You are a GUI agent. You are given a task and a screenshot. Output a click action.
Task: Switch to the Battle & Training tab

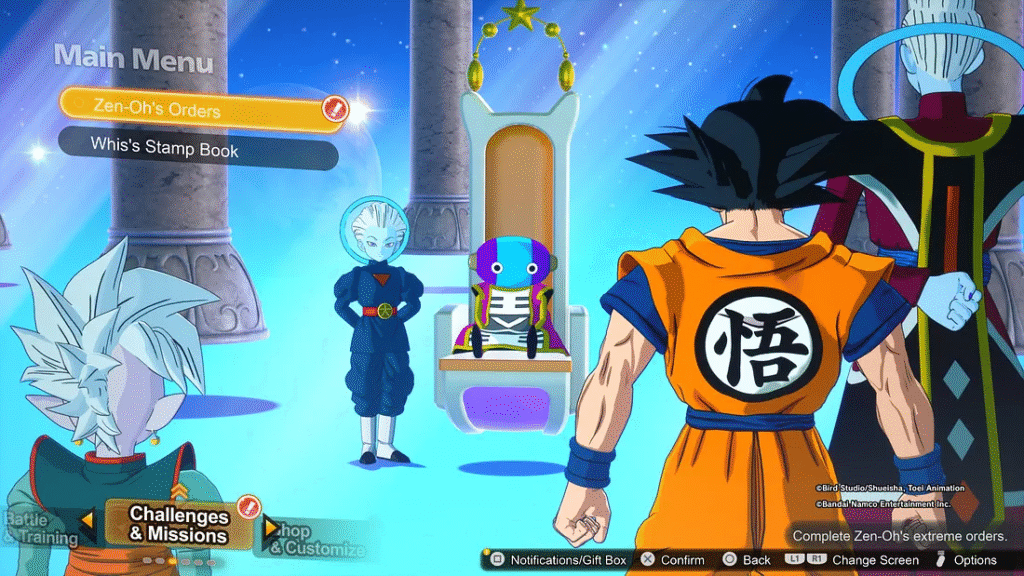click(38, 529)
